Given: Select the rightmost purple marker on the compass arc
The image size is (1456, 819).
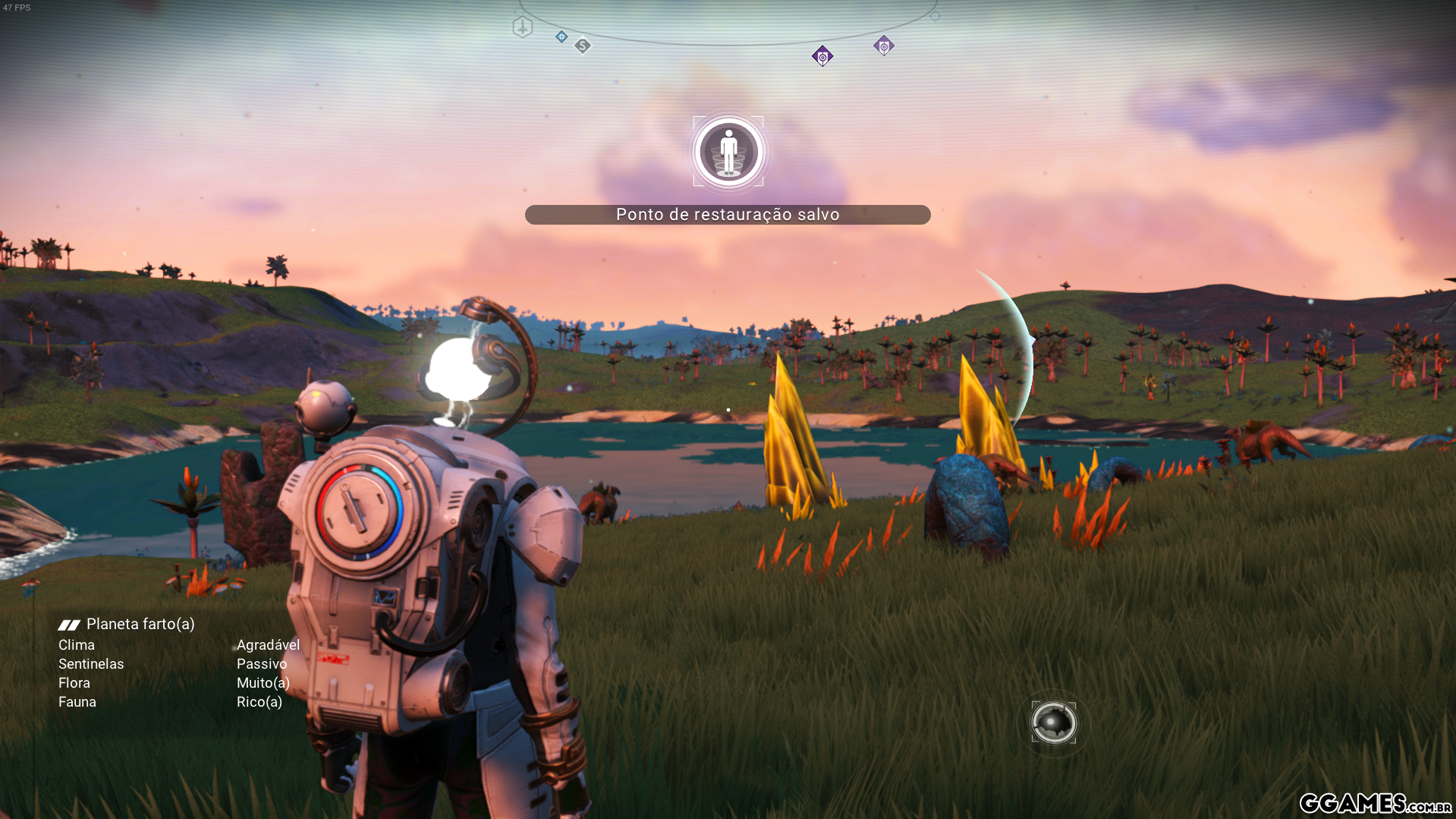Looking at the screenshot, I should [883, 46].
